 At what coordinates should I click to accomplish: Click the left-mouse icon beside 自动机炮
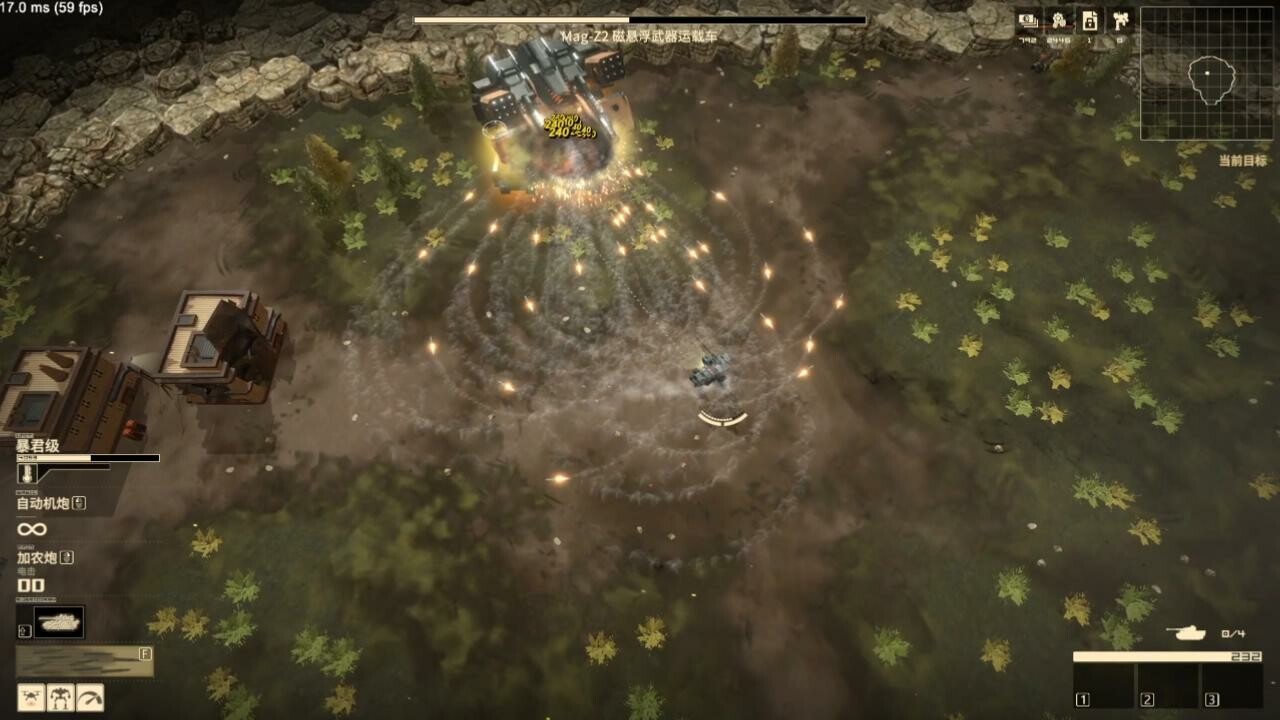pyautogui.click(x=78, y=501)
